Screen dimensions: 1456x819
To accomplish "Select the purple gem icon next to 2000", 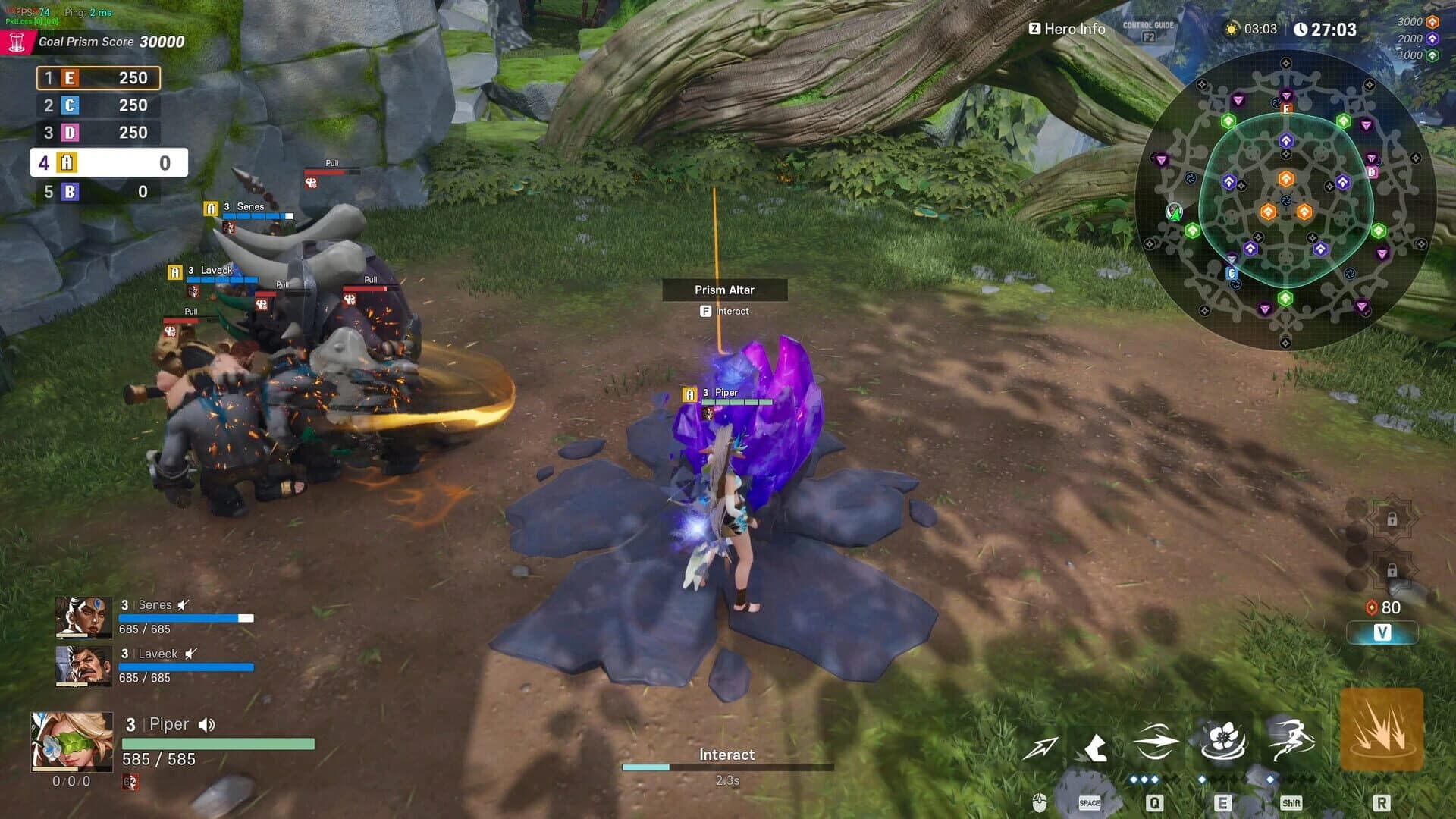I will (x=1430, y=40).
